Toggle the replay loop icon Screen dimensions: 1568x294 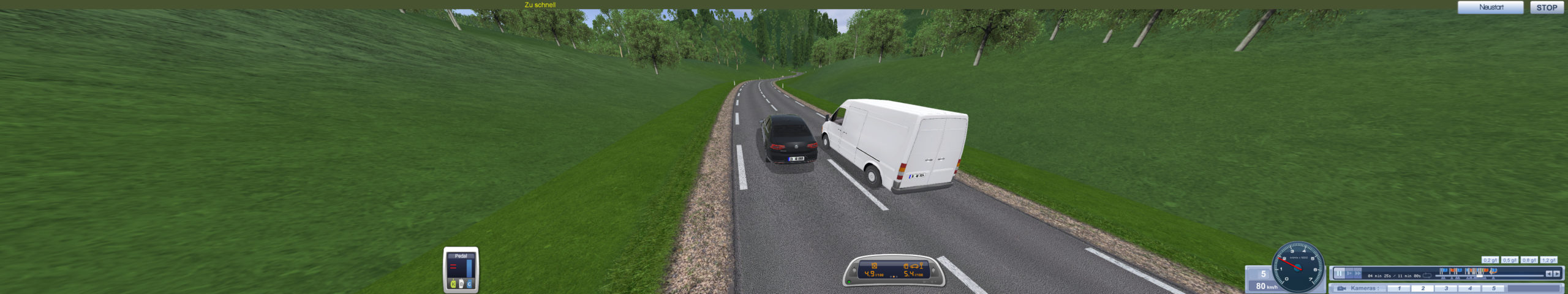pos(1427,275)
